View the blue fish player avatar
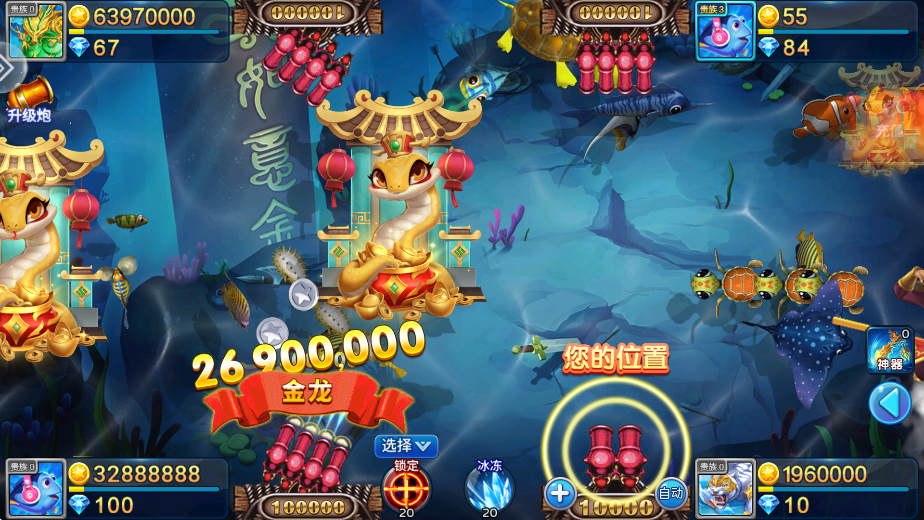This screenshot has height=520, width=924. [724, 31]
